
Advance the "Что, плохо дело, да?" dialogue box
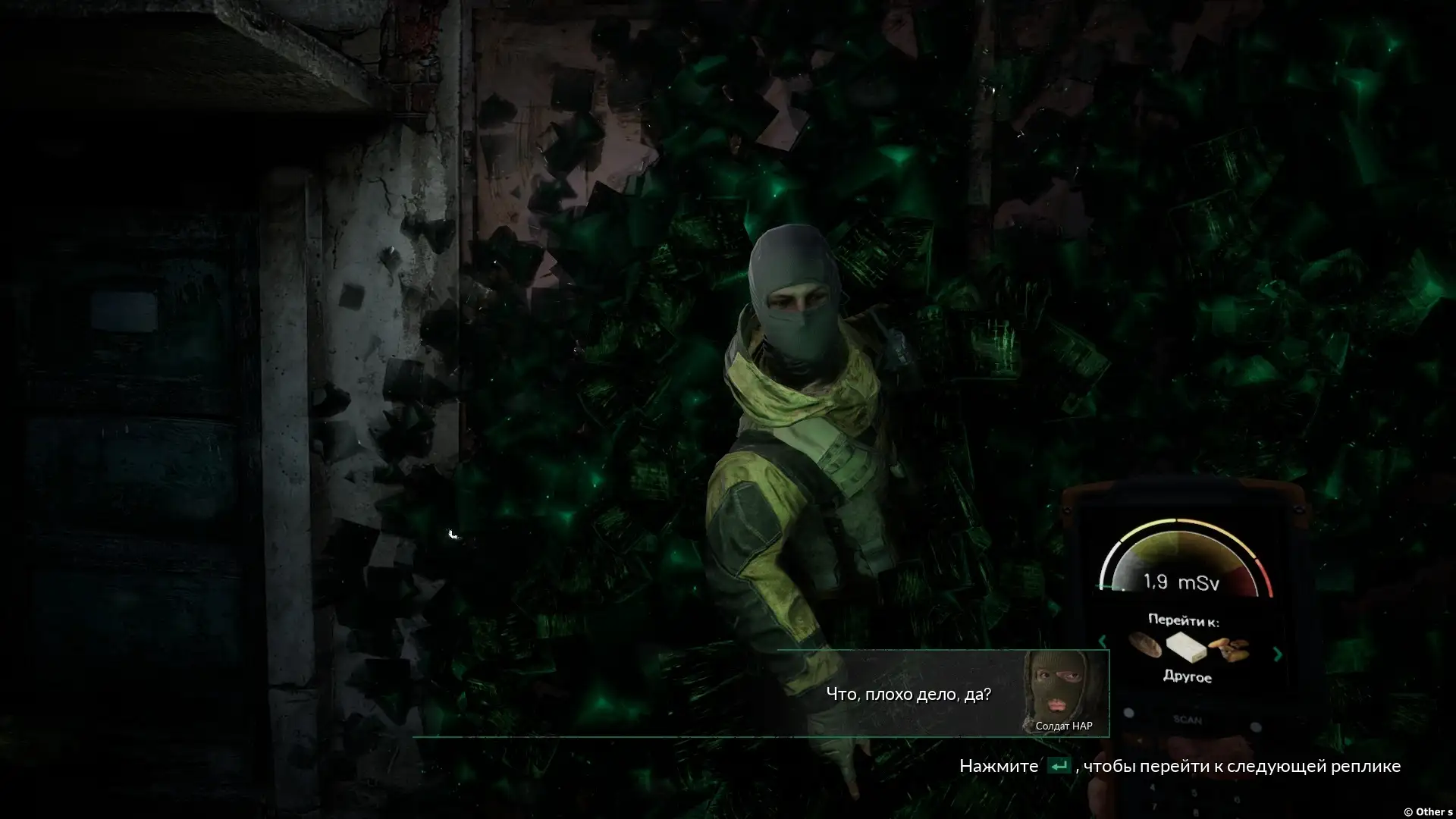click(x=908, y=694)
